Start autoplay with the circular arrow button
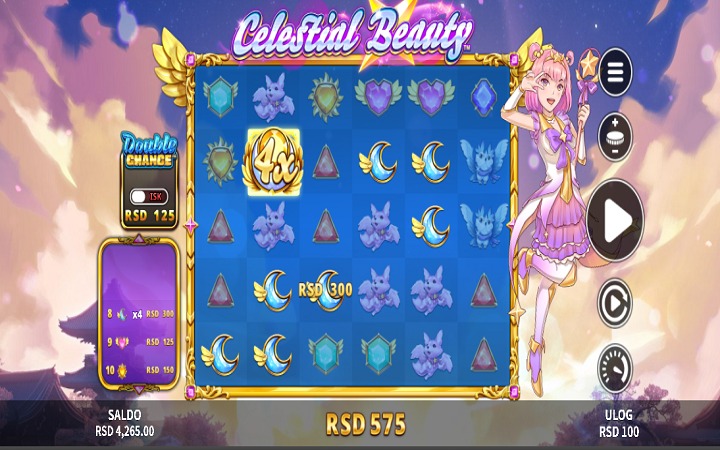Viewport: 720px width, 450px height. click(615, 304)
